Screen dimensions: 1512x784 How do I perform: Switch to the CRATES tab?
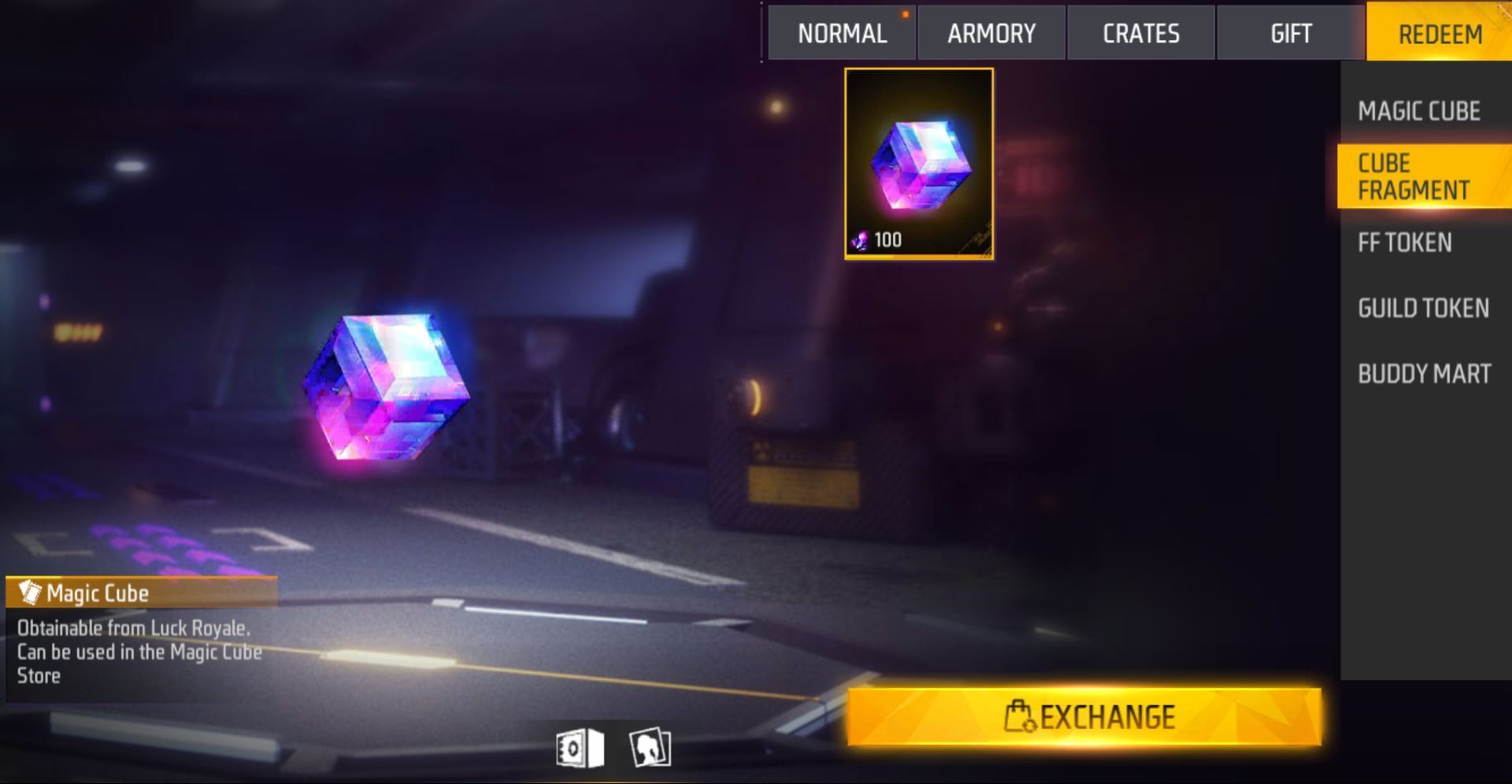pos(1142,33)
